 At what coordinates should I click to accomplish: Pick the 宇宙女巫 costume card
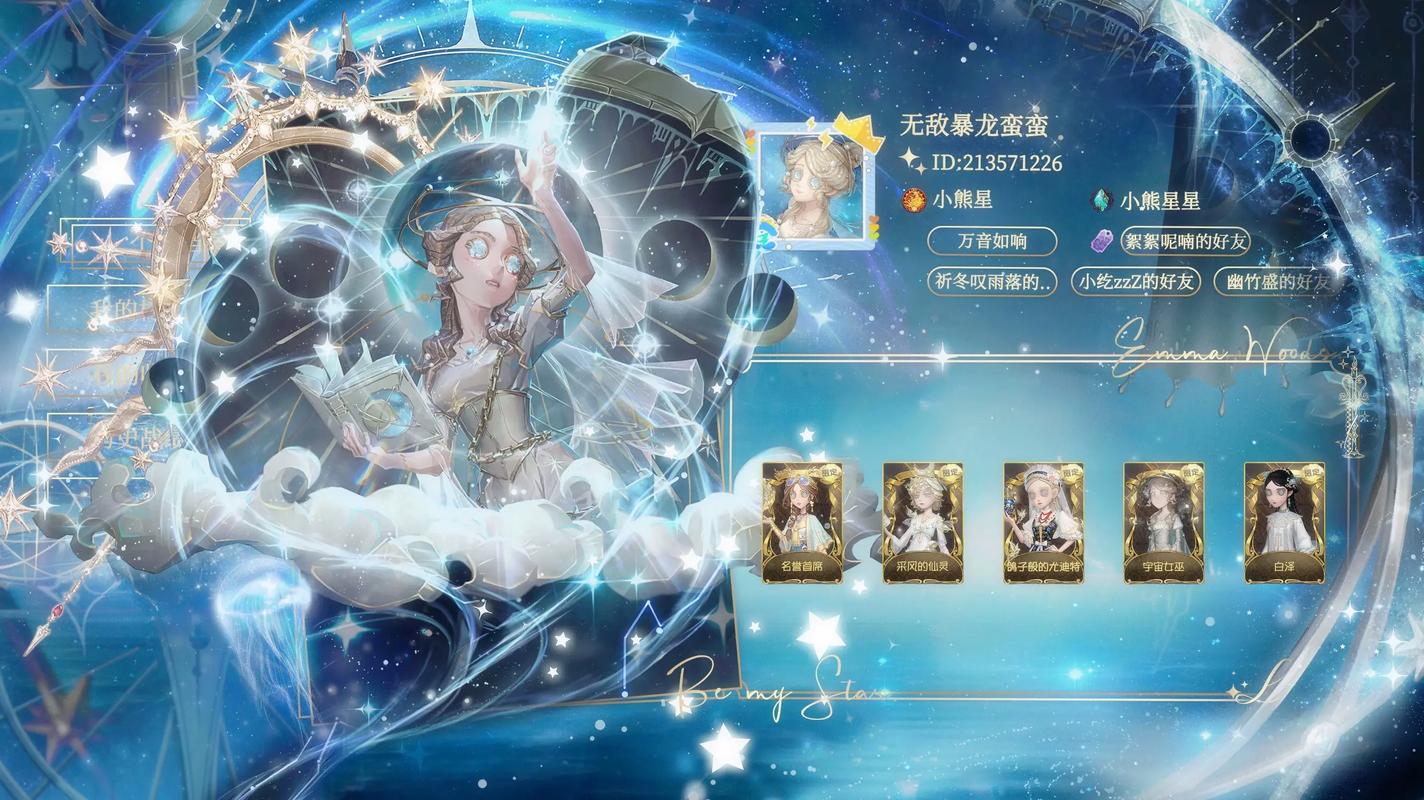coord(1163,522)
